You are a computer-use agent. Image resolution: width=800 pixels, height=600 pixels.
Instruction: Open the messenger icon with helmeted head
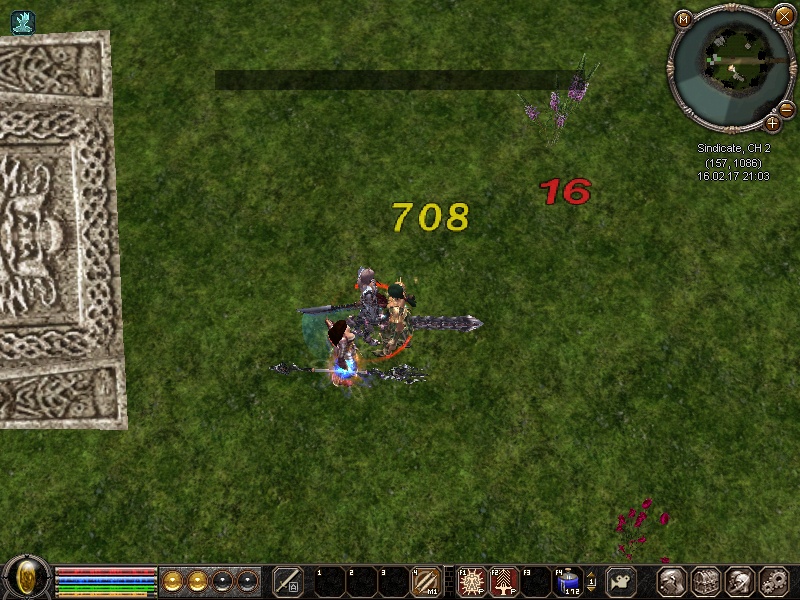click(740, 581)
